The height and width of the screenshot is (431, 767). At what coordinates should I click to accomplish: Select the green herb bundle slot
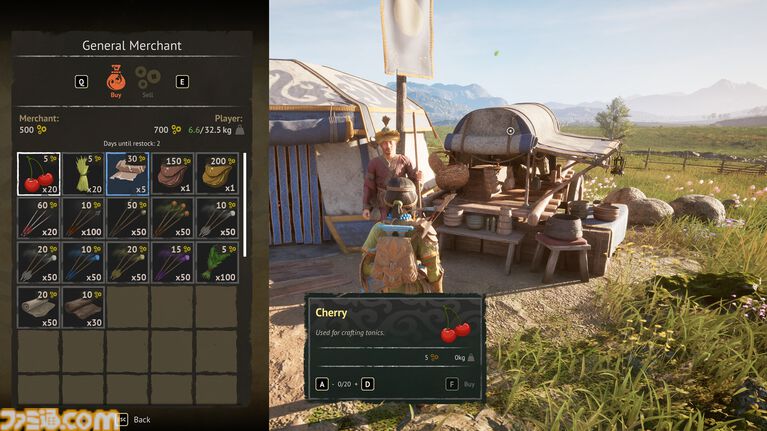pos(216,263)
